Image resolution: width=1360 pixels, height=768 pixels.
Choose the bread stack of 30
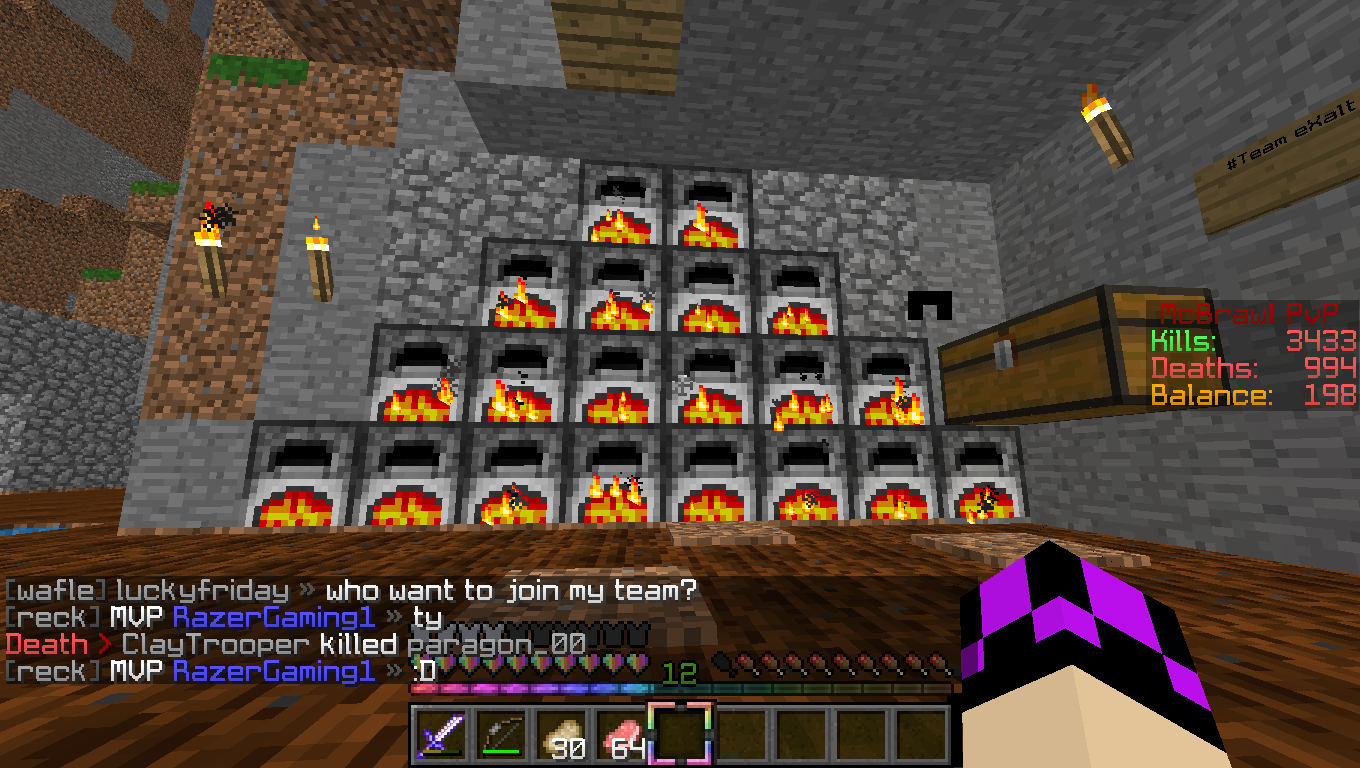coord(560,735)
